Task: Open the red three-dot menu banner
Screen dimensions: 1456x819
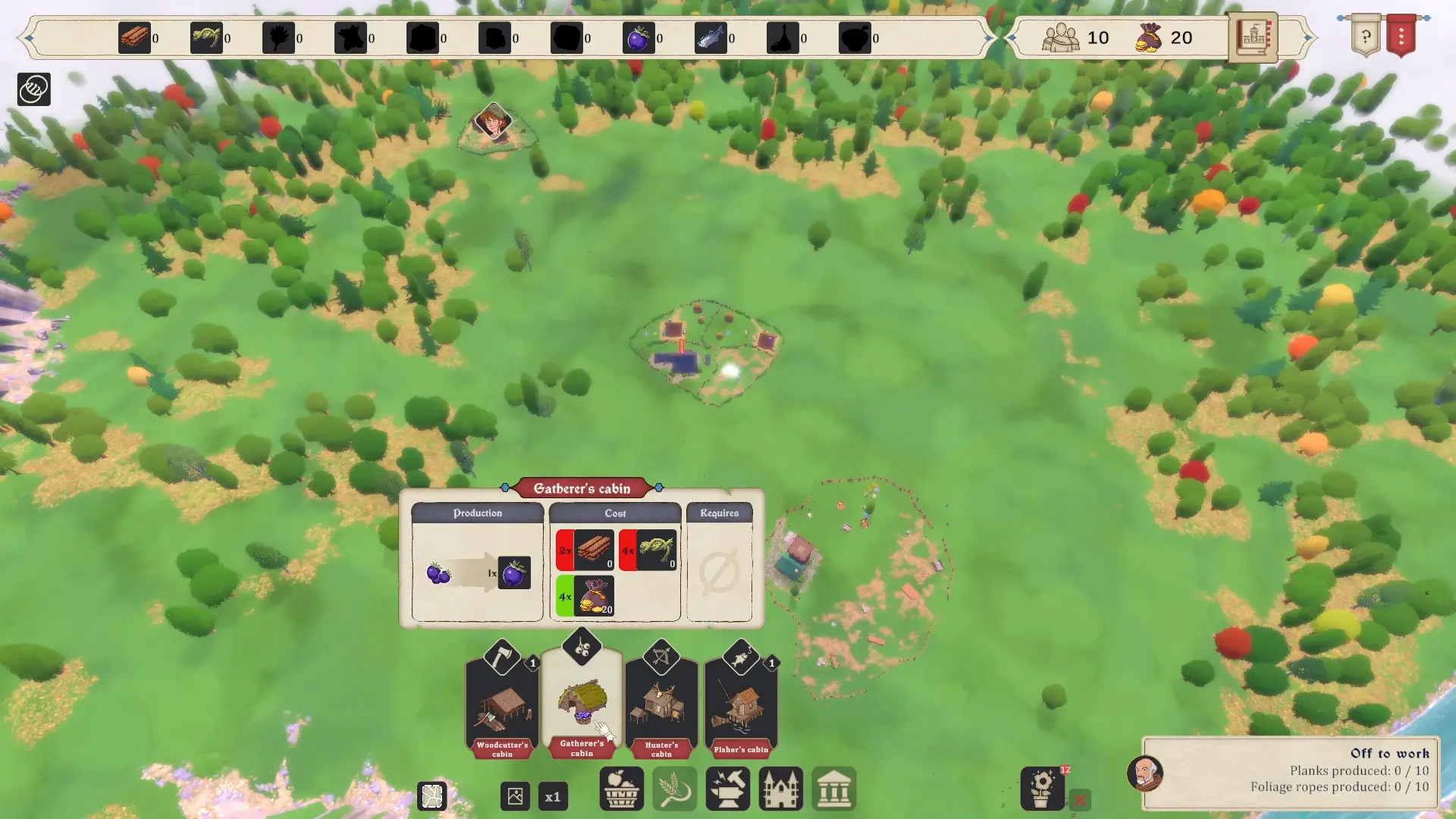Action: pos(1401,36)
